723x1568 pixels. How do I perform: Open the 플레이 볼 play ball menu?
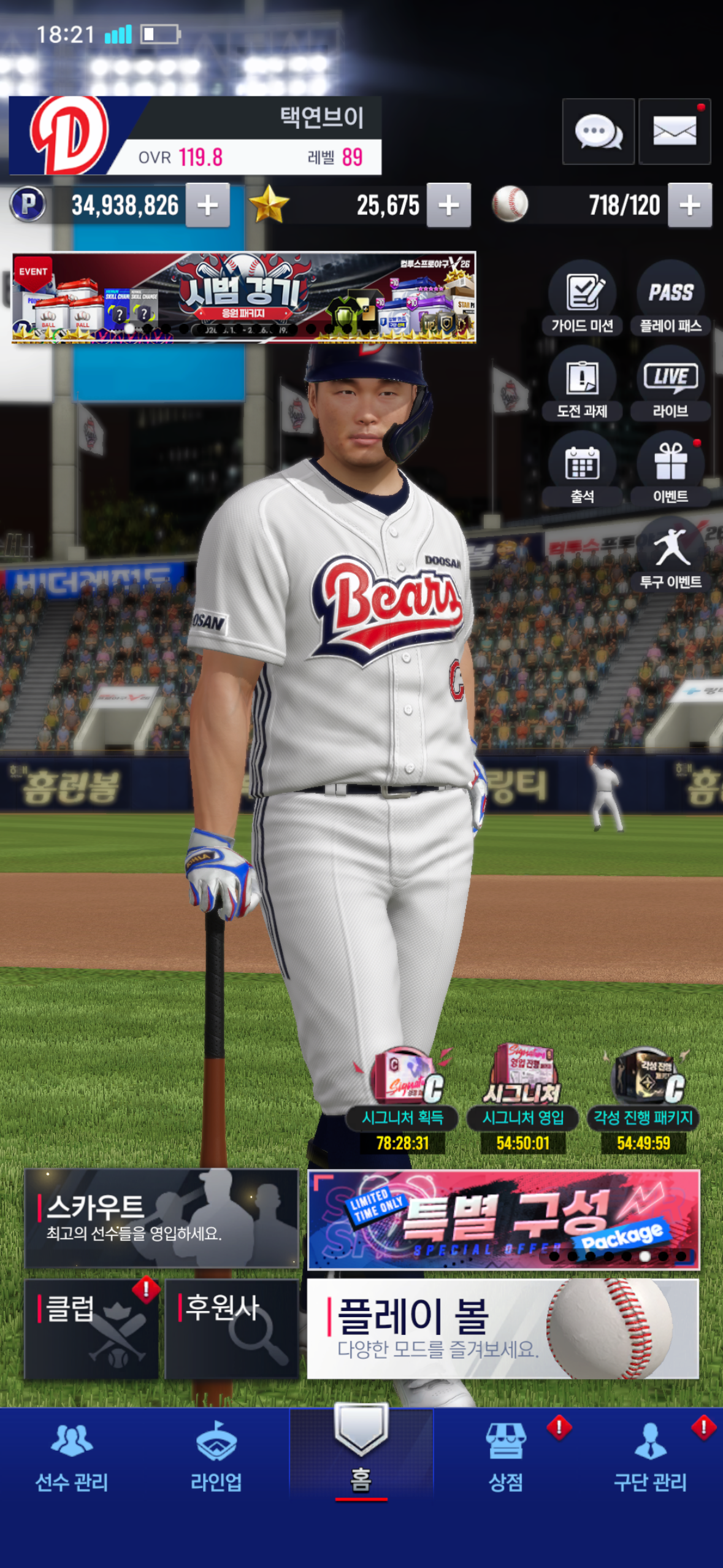(502, 1329)
